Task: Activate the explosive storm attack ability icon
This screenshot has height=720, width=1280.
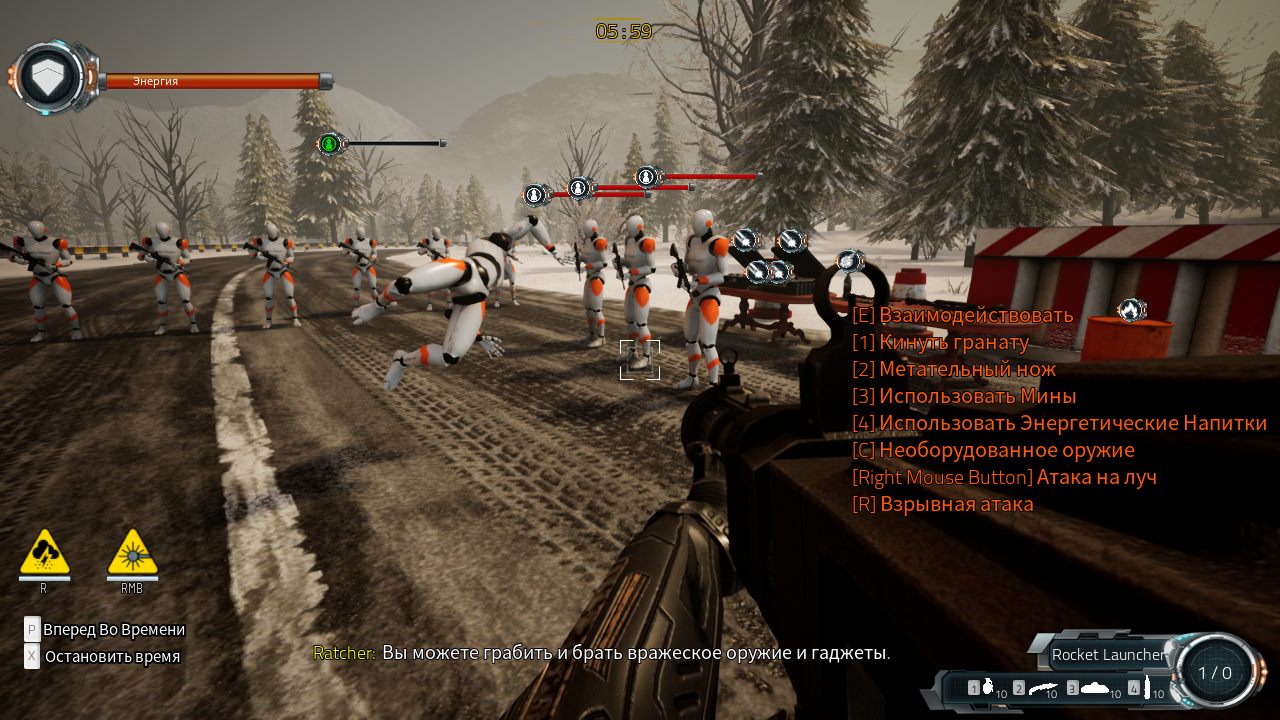Action: click(45, 553)
